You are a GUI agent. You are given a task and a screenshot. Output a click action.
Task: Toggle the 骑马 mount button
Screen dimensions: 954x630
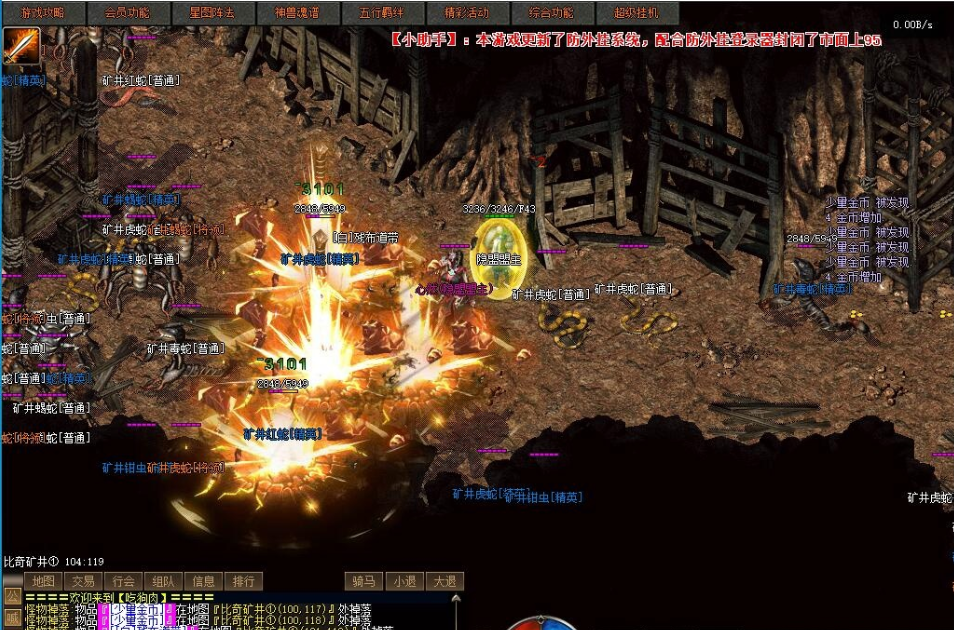[x=364, y=581]
